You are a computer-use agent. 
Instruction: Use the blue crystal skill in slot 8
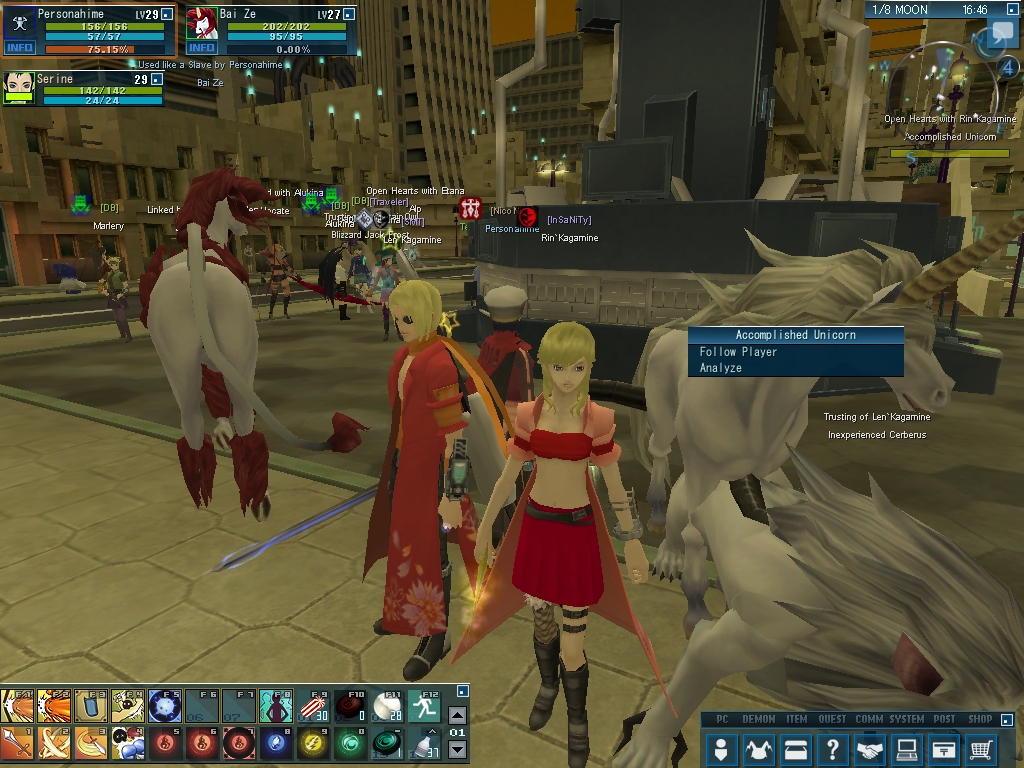tap(275, 744)
